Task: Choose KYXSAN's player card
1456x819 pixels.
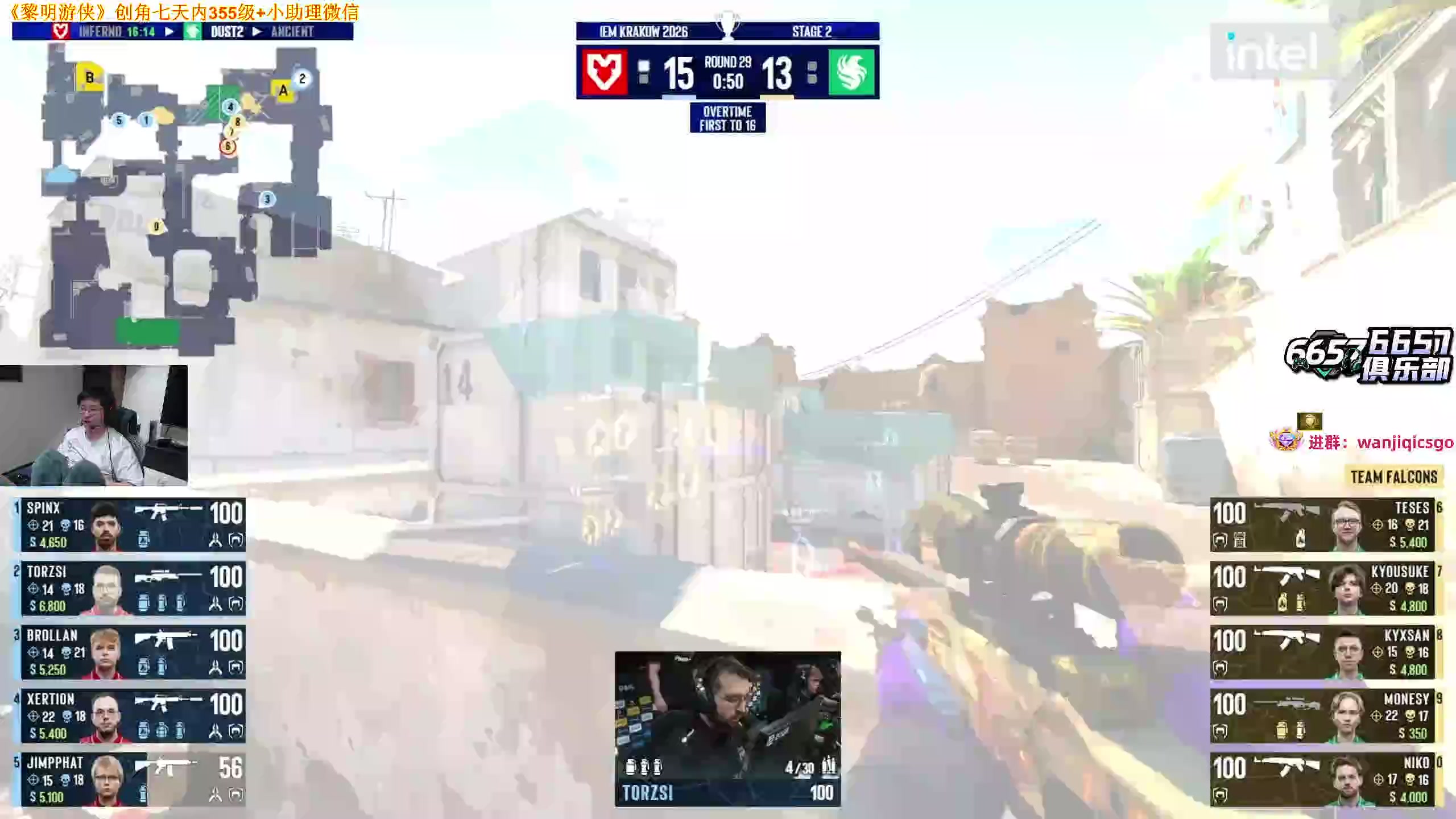Action: coord(1322,652)
